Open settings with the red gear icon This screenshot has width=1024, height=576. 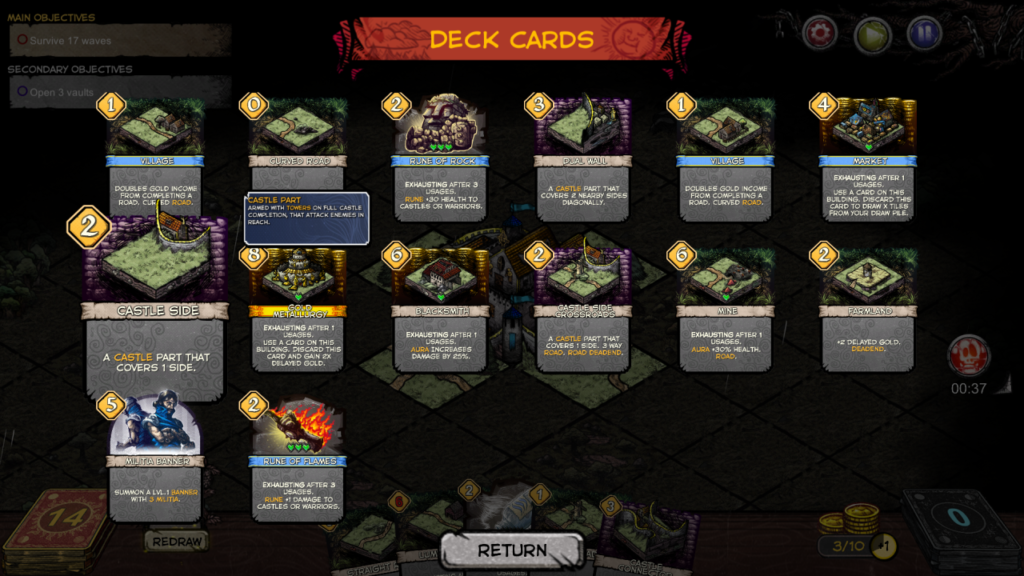tap(820, 33)
